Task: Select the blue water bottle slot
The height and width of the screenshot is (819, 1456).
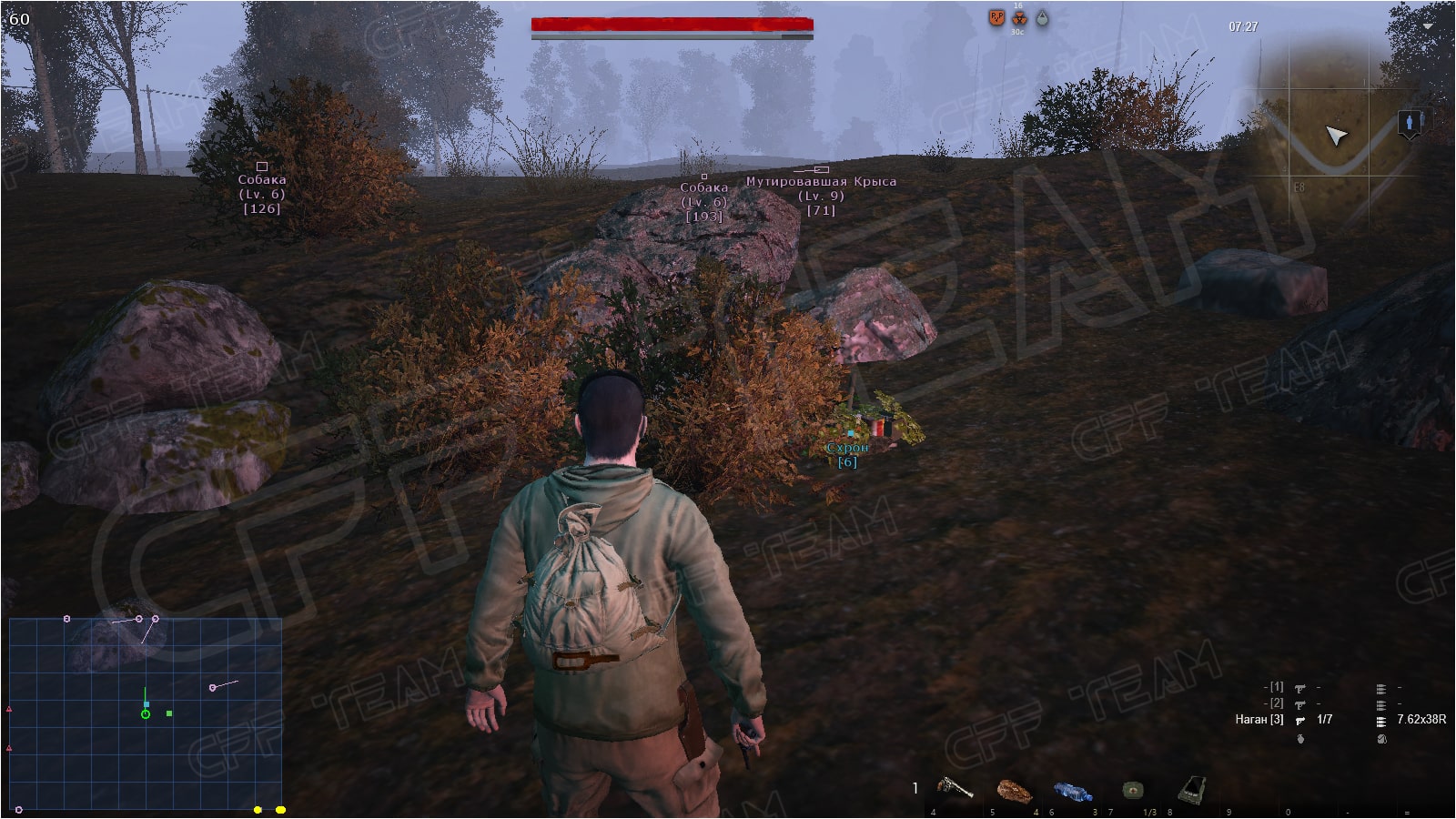Action: tap(1073, 791)
